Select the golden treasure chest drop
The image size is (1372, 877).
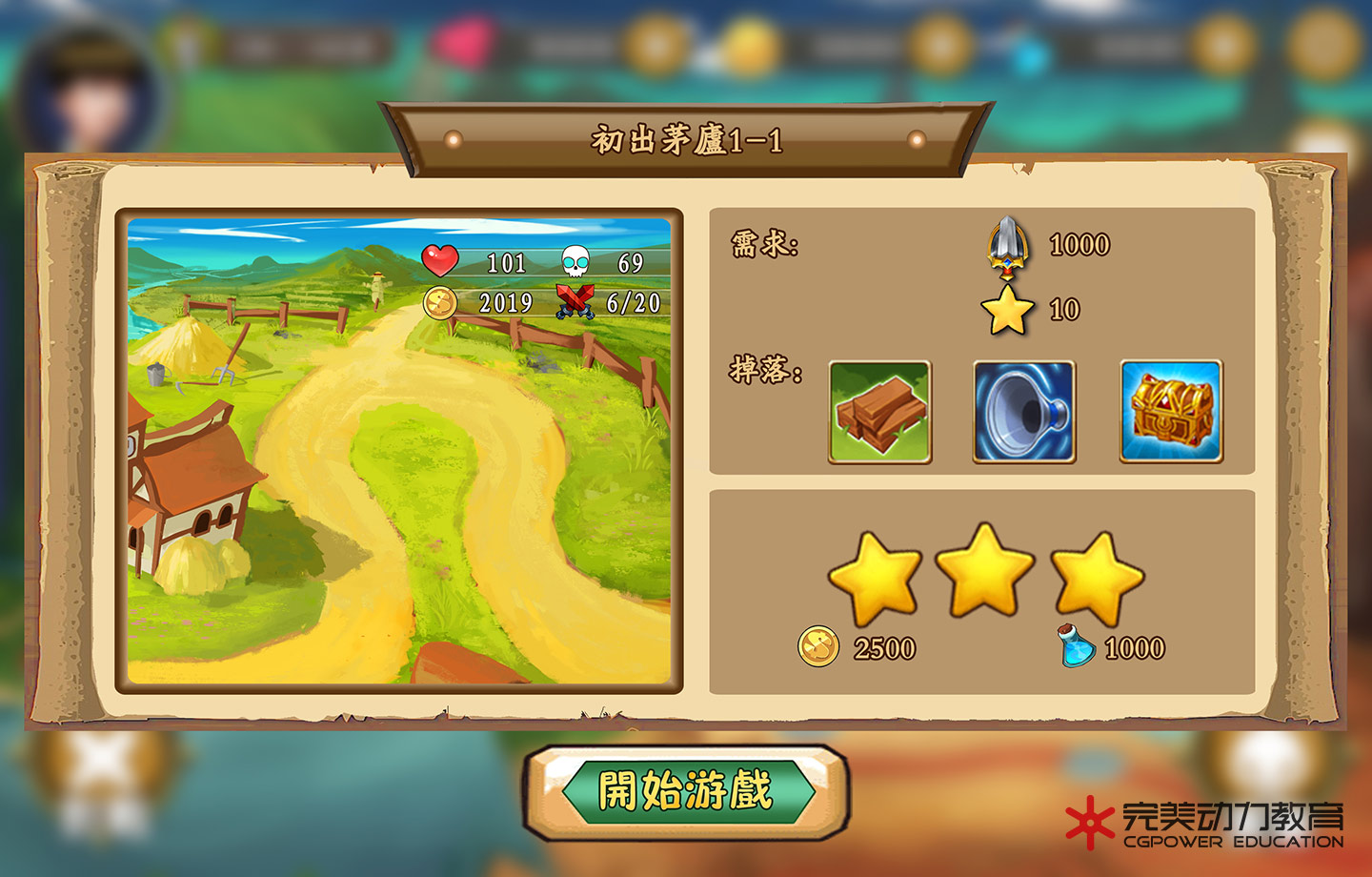[1171, 412]
